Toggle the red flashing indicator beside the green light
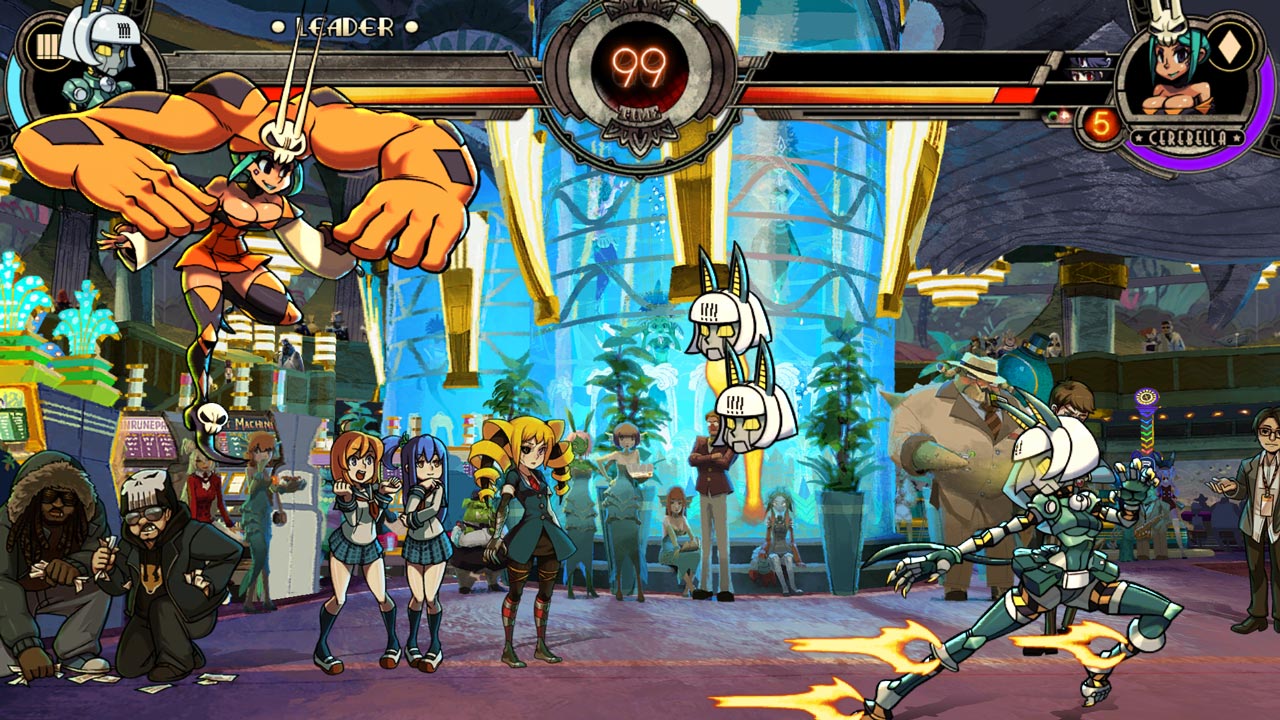1280x720 pixels. (1063, 116)
